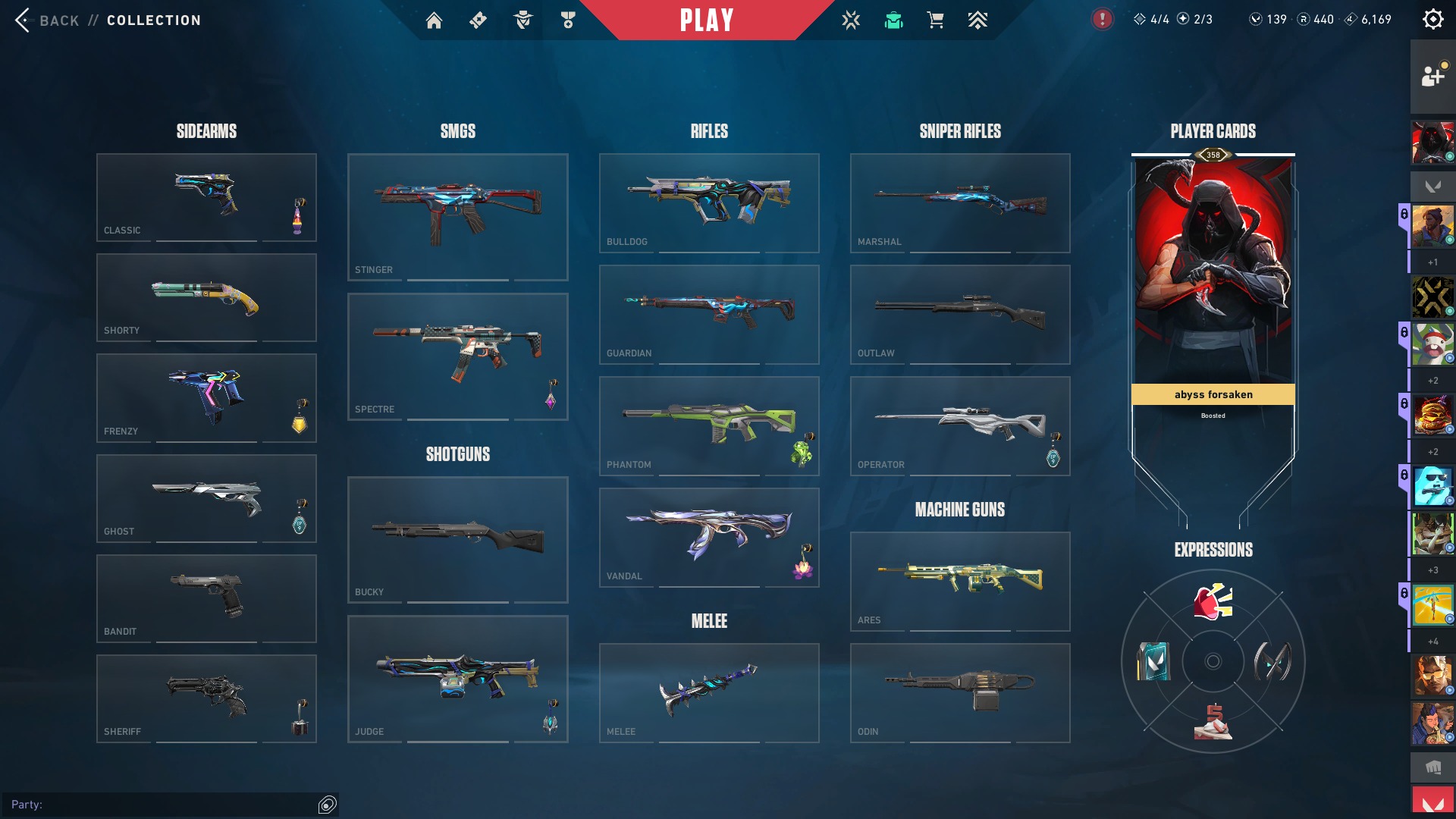Pick the Spectre SMG slot
The image size is (1456, 819).
pyautogui.click(x=457, y=356)
